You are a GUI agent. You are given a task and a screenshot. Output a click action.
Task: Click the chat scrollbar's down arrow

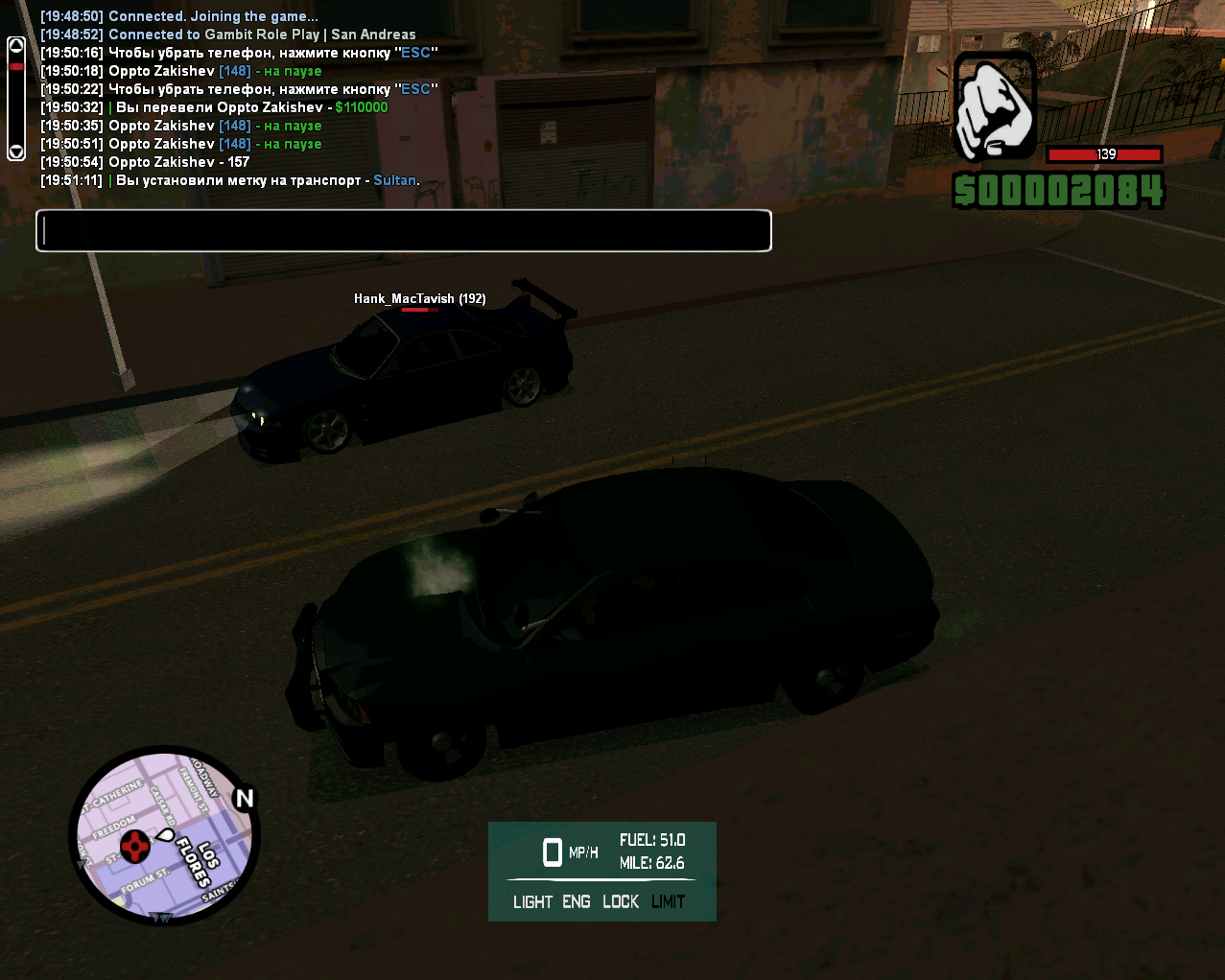(15, 152)
